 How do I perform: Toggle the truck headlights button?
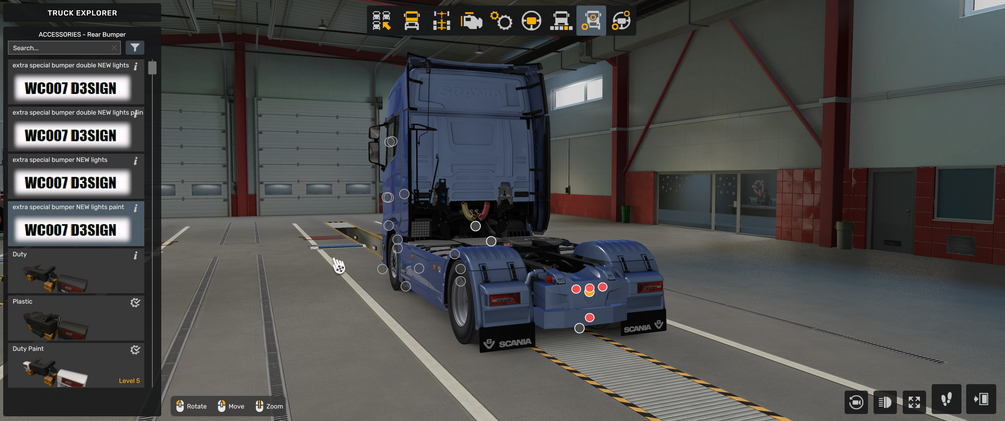click(x=885, y=402)
